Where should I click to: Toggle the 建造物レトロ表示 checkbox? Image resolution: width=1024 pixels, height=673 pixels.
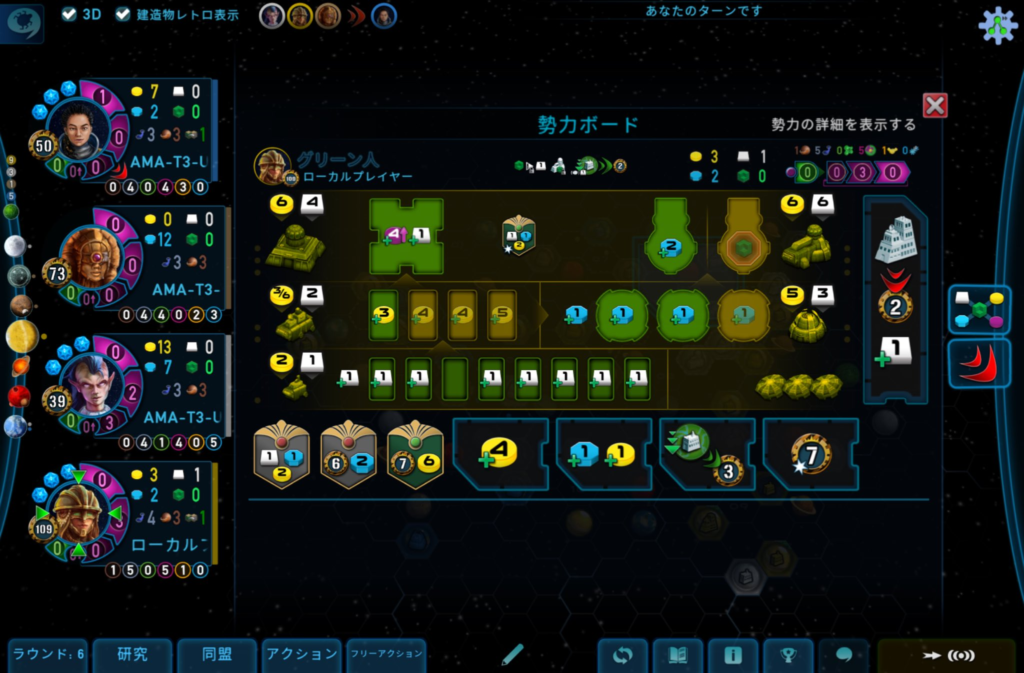pyautogui.click(x=123, y=14)
